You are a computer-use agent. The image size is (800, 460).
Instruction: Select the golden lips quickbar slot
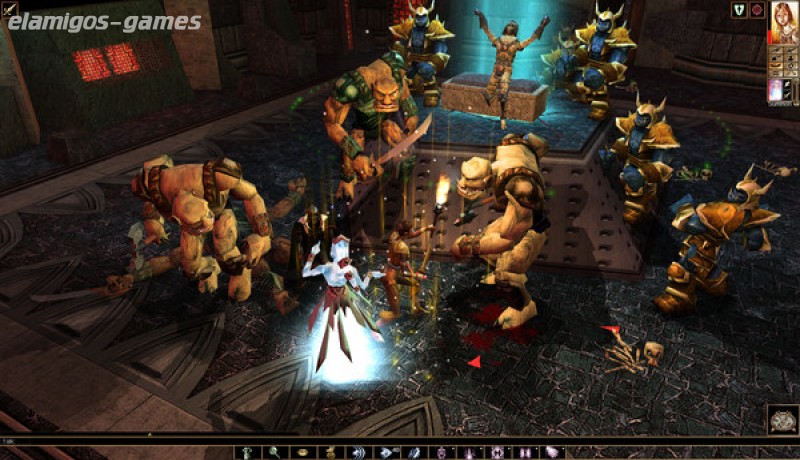tap(301, 452)
